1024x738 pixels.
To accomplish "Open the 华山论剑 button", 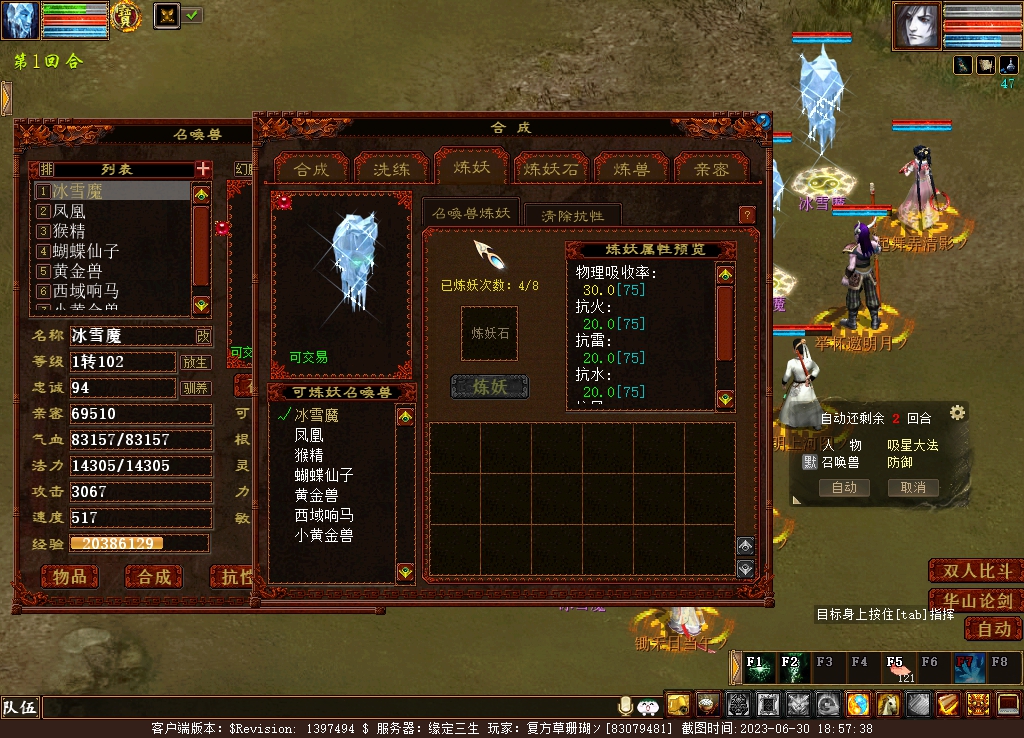I will (x=976, y=601).
